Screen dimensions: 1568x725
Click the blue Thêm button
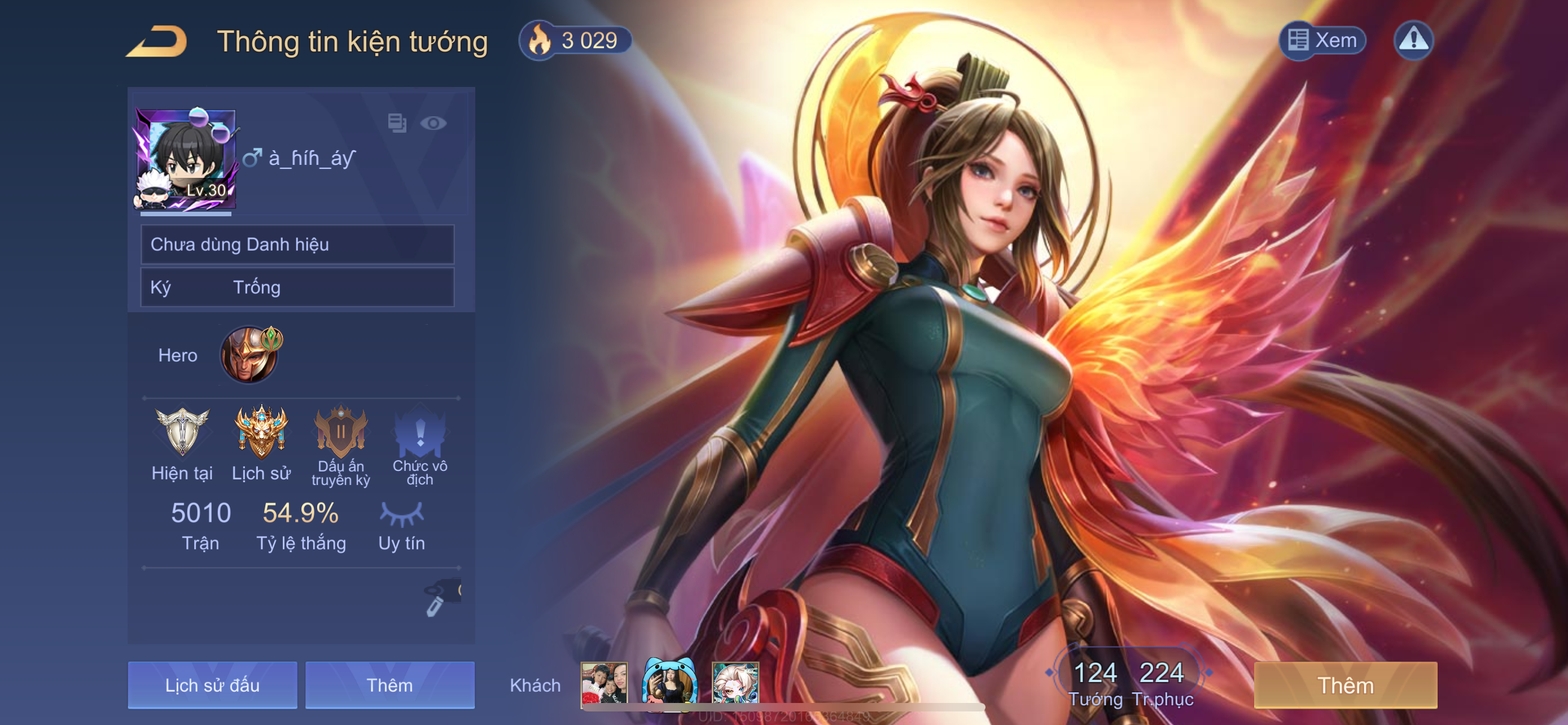tap(389, 685)
